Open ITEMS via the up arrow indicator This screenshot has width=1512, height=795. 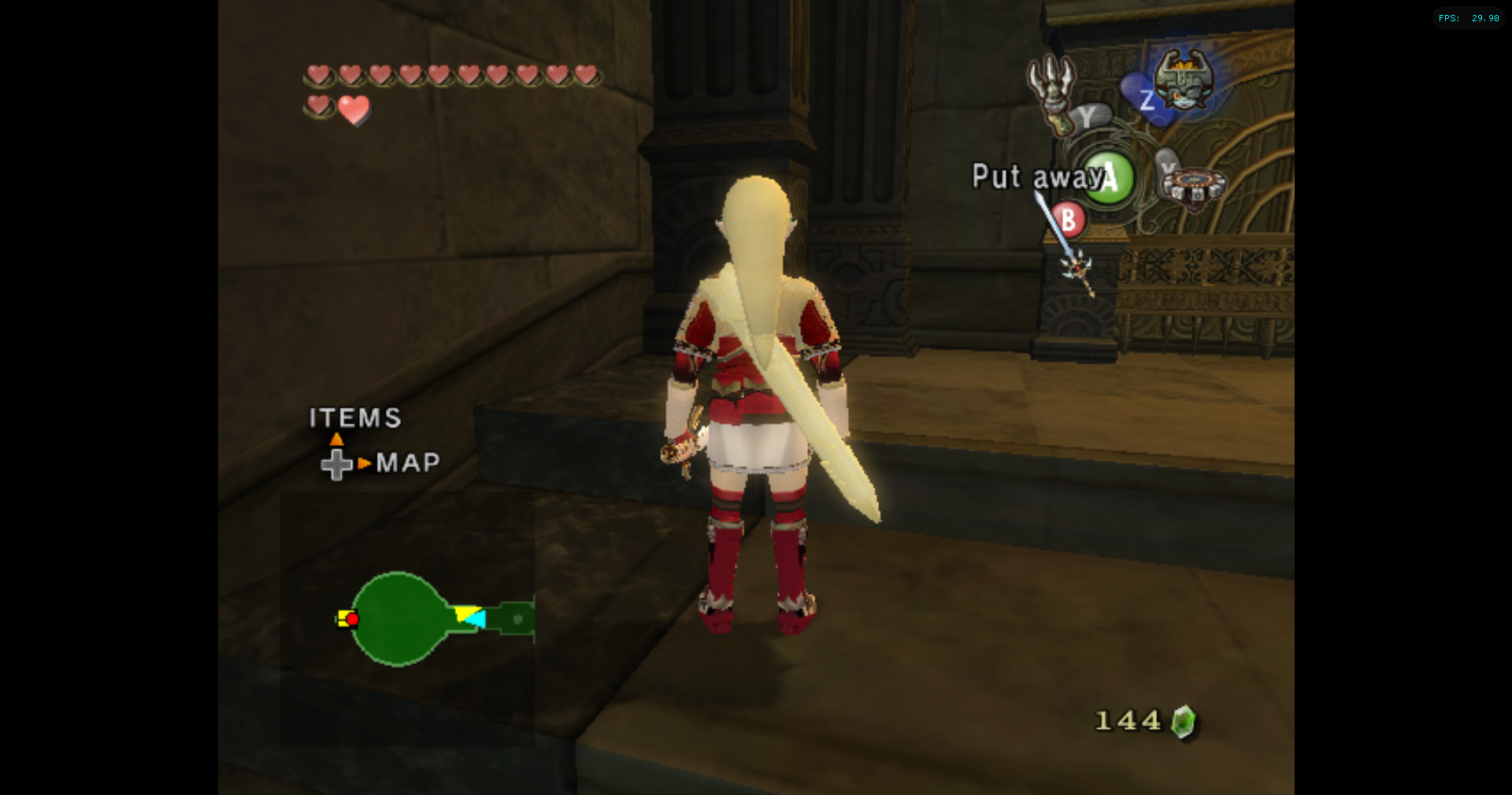338,438
